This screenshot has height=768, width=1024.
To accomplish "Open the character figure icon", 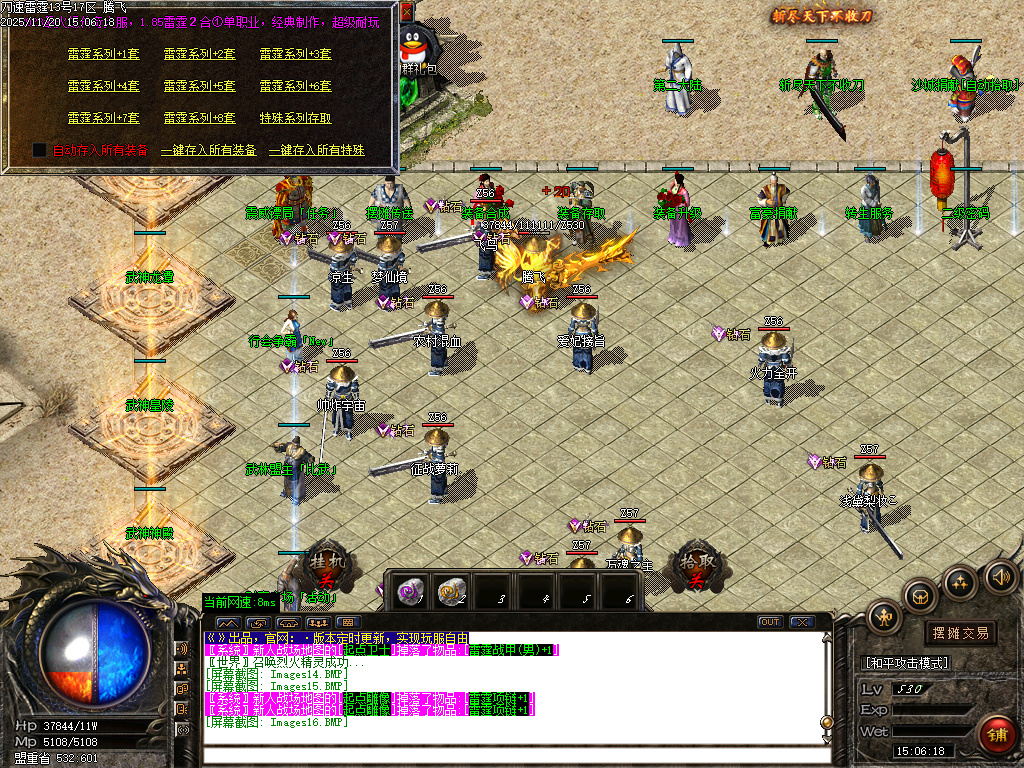I will pyautogui.click(x=885, y=617).
